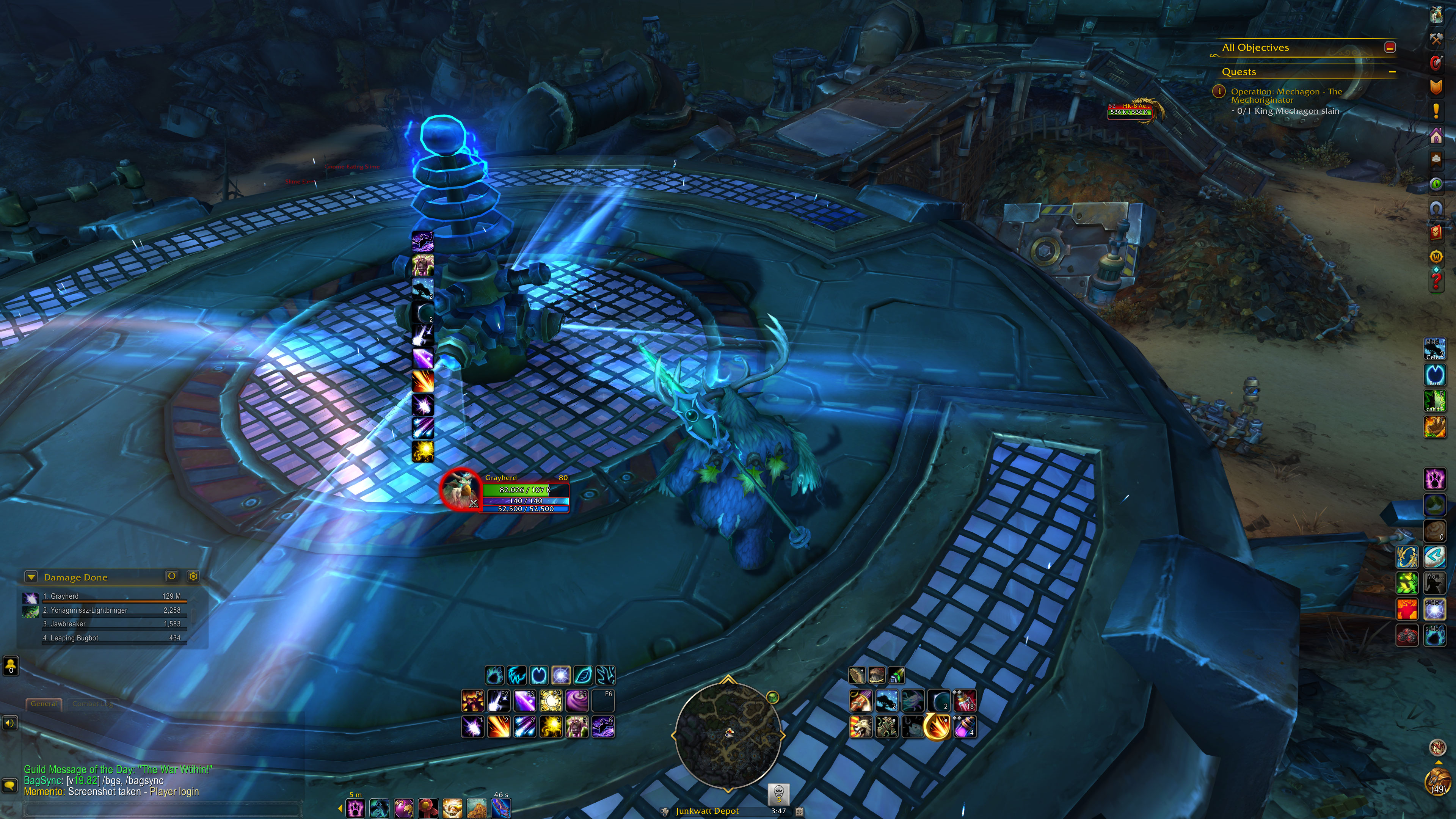1456x819 pixels.
Task: Open damage meter gear settings
Action: [x=193, y=576]
